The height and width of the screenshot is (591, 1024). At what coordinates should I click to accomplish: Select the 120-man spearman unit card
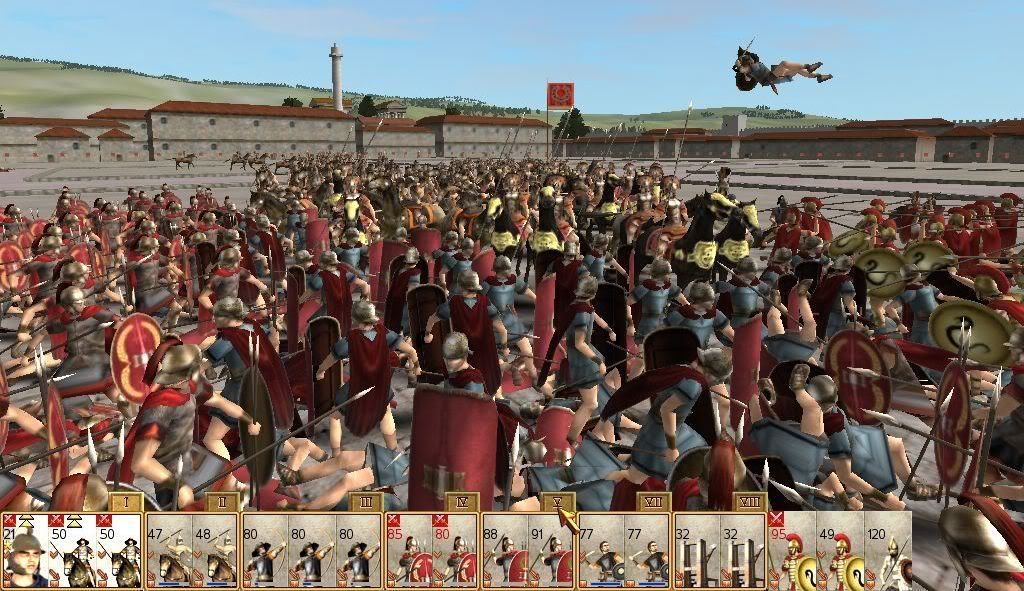[x=888, y=551]
